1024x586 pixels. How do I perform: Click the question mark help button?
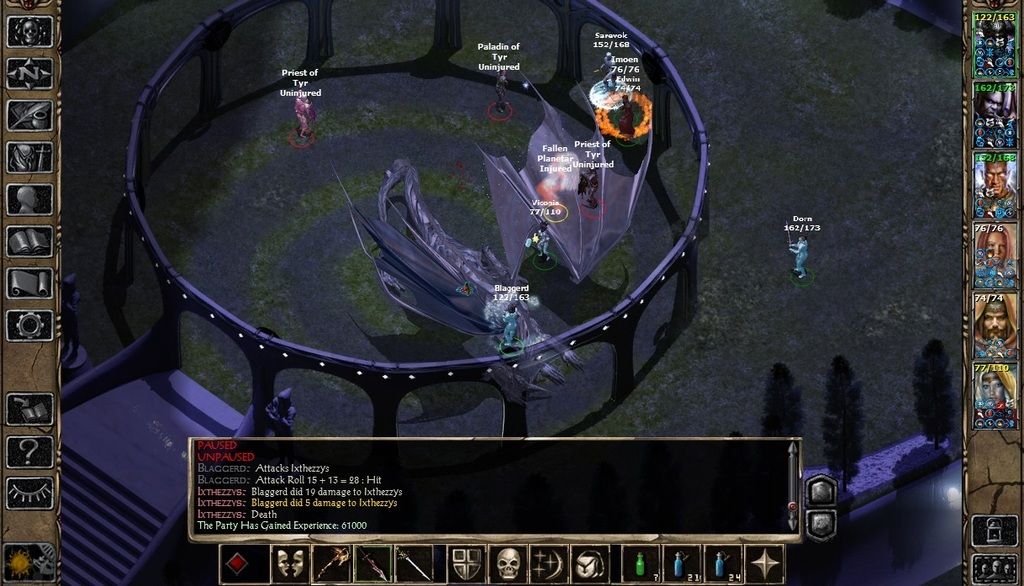tap(29, 451)
